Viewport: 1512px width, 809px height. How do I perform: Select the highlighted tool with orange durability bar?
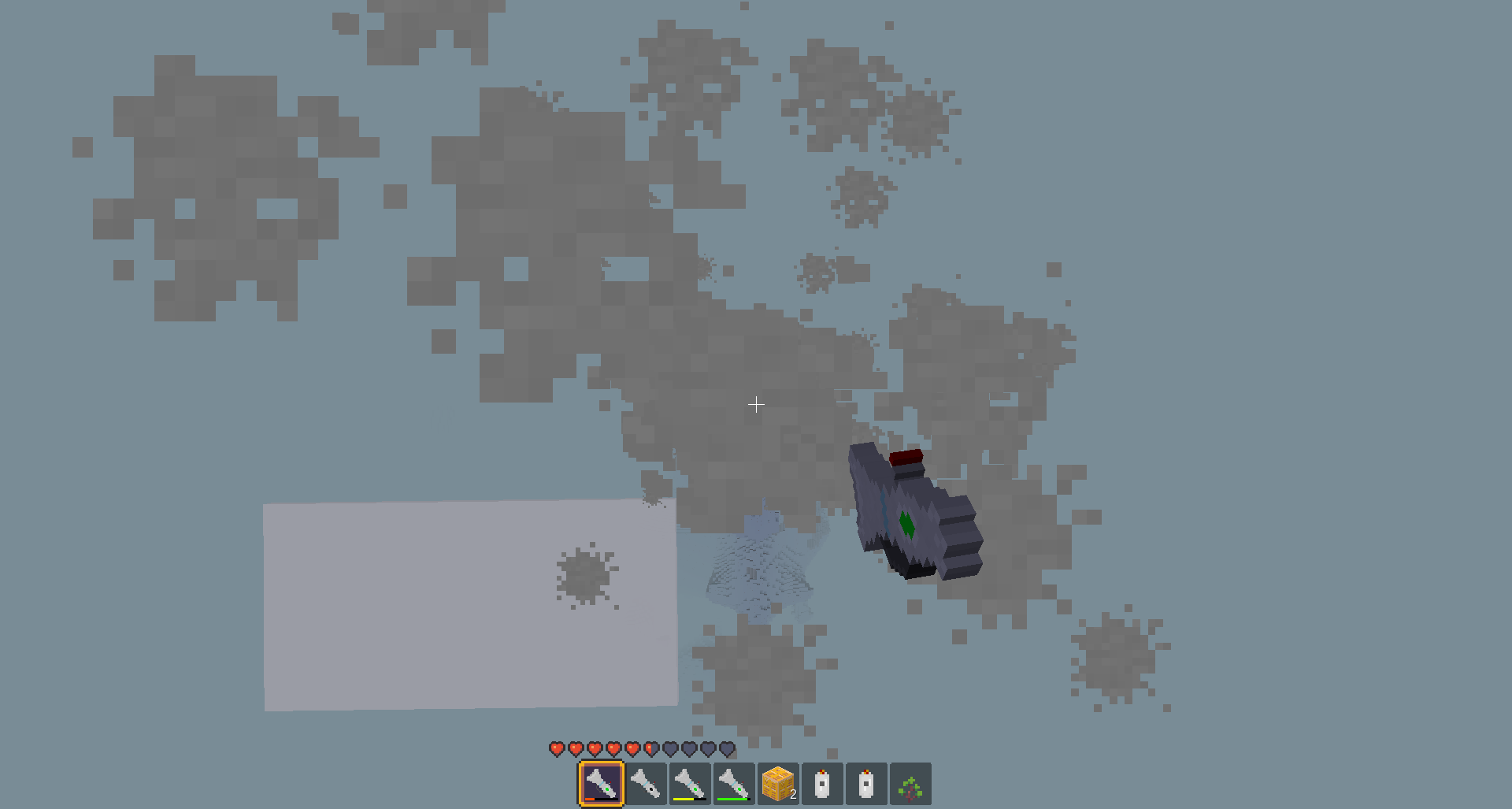(x=601, y=784)
